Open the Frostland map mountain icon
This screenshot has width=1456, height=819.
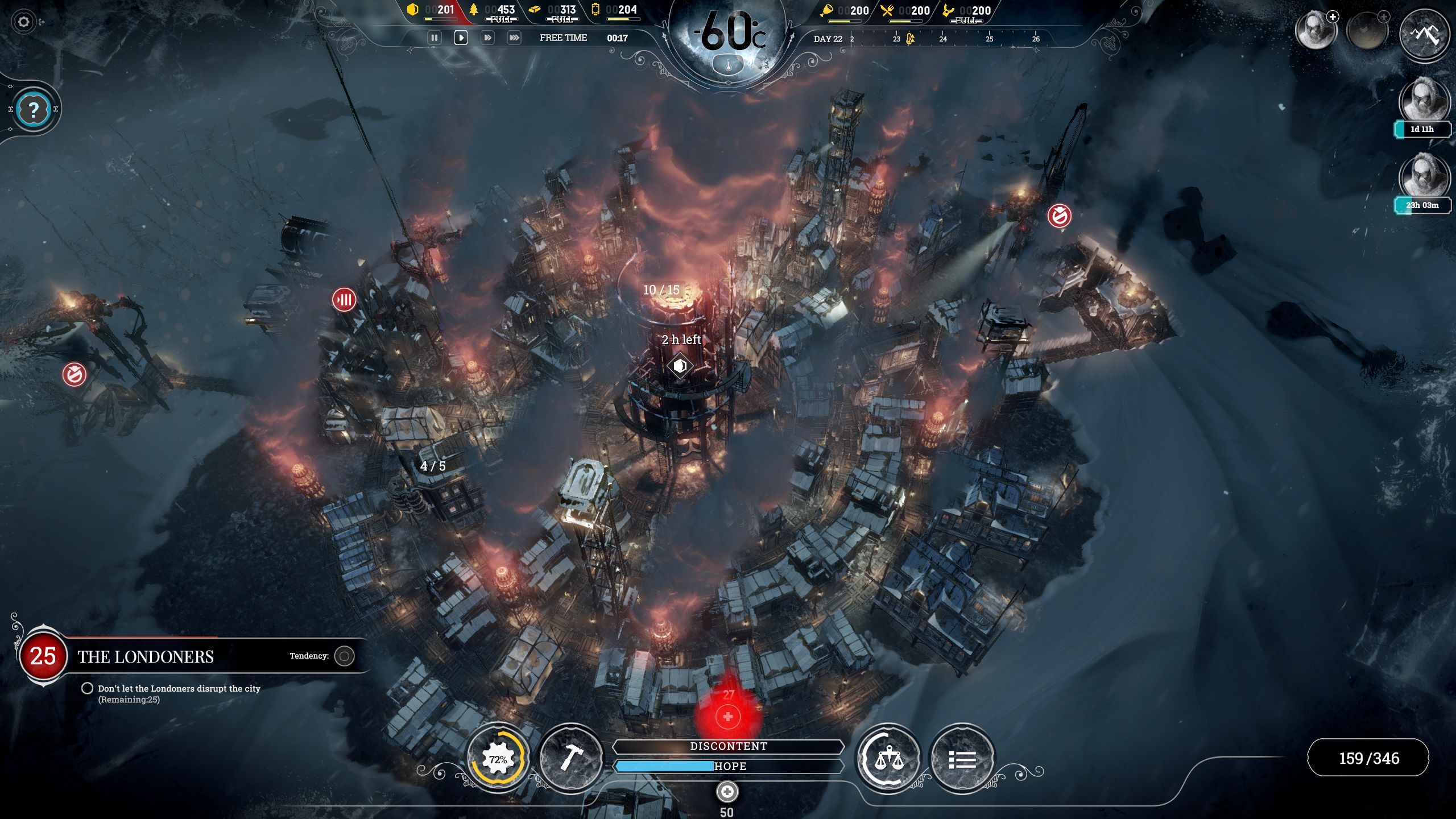(x=1424, y=35)
